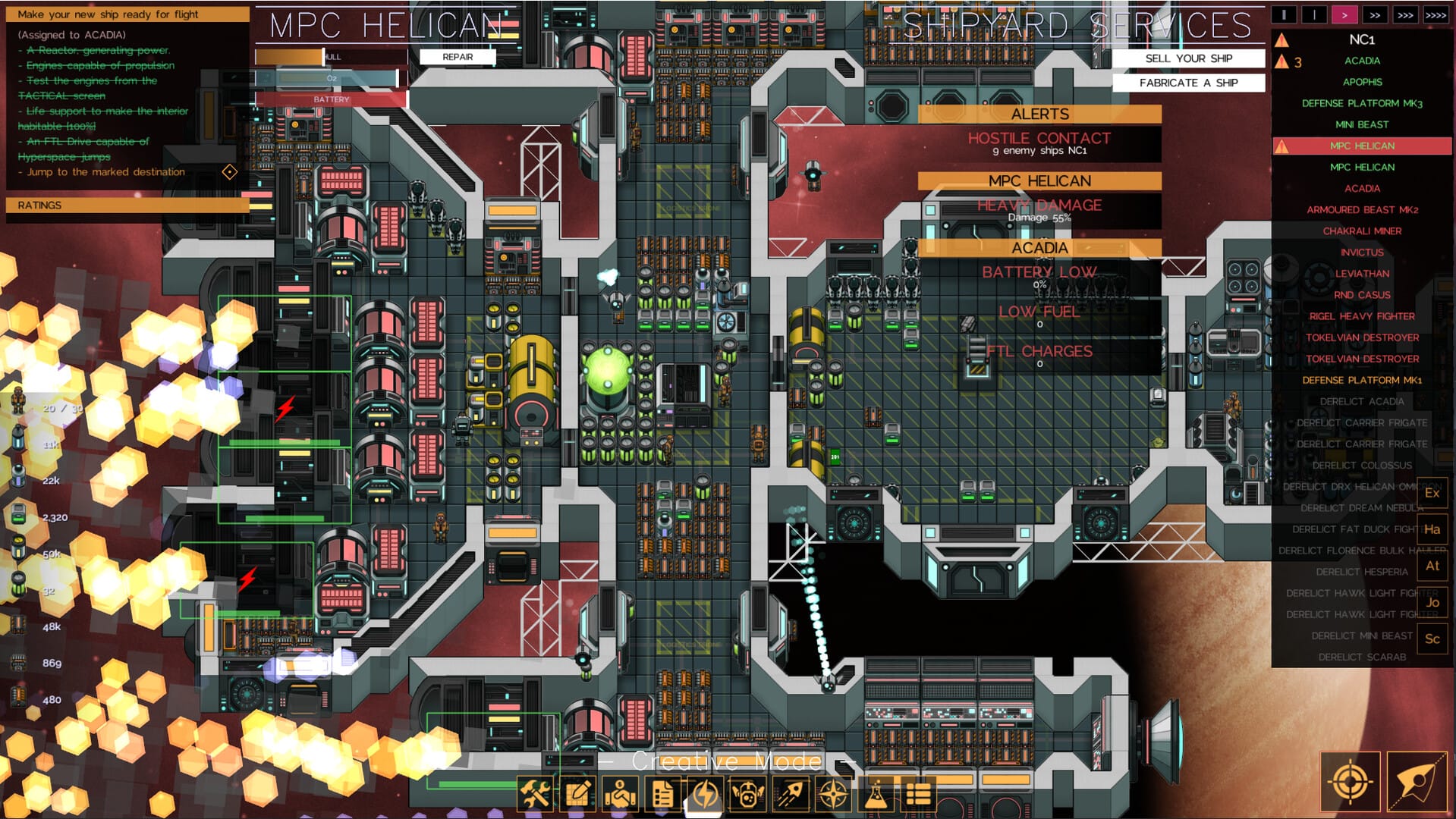Toggle the Jo filter button
The image size is (1456, 819).
[1432, 602]
